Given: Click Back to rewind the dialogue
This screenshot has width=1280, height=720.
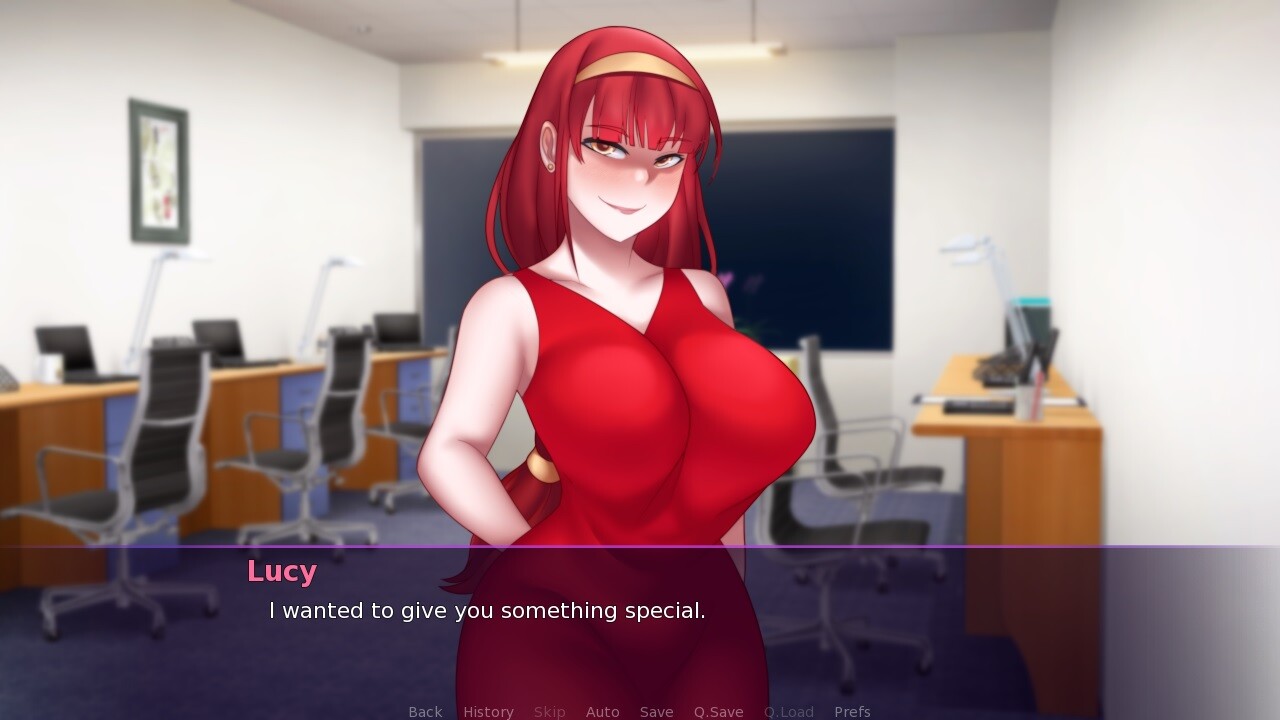Looking at the screenshot, I should coord(424,711).
